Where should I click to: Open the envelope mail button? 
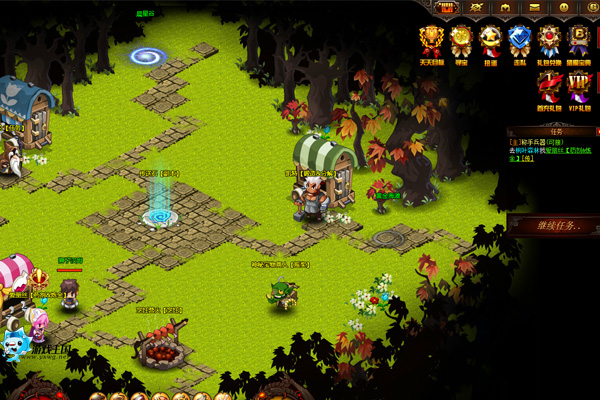(534, 8)
